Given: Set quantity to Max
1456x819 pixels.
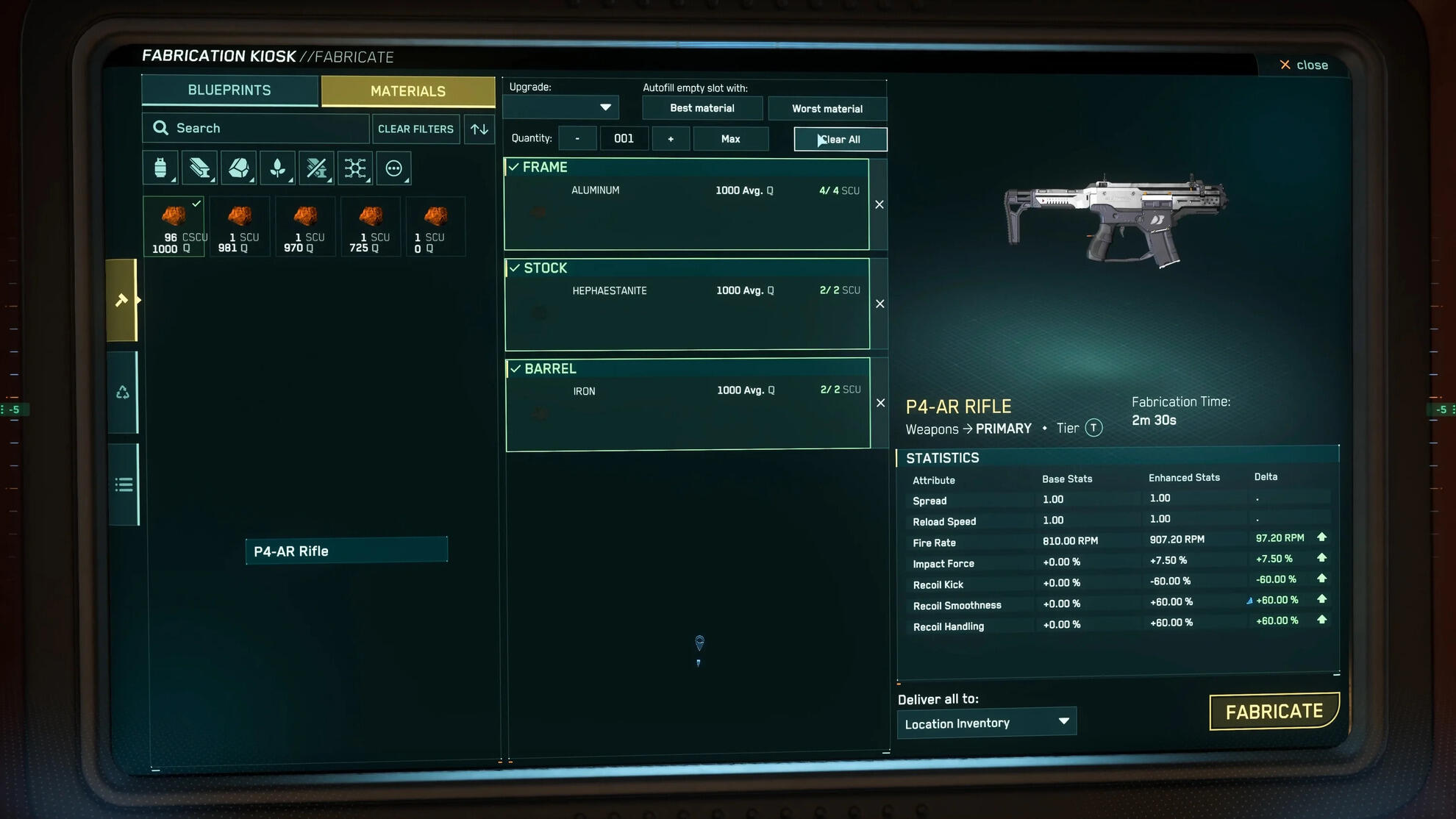Looking at the screenshot, I should [730, 138].
